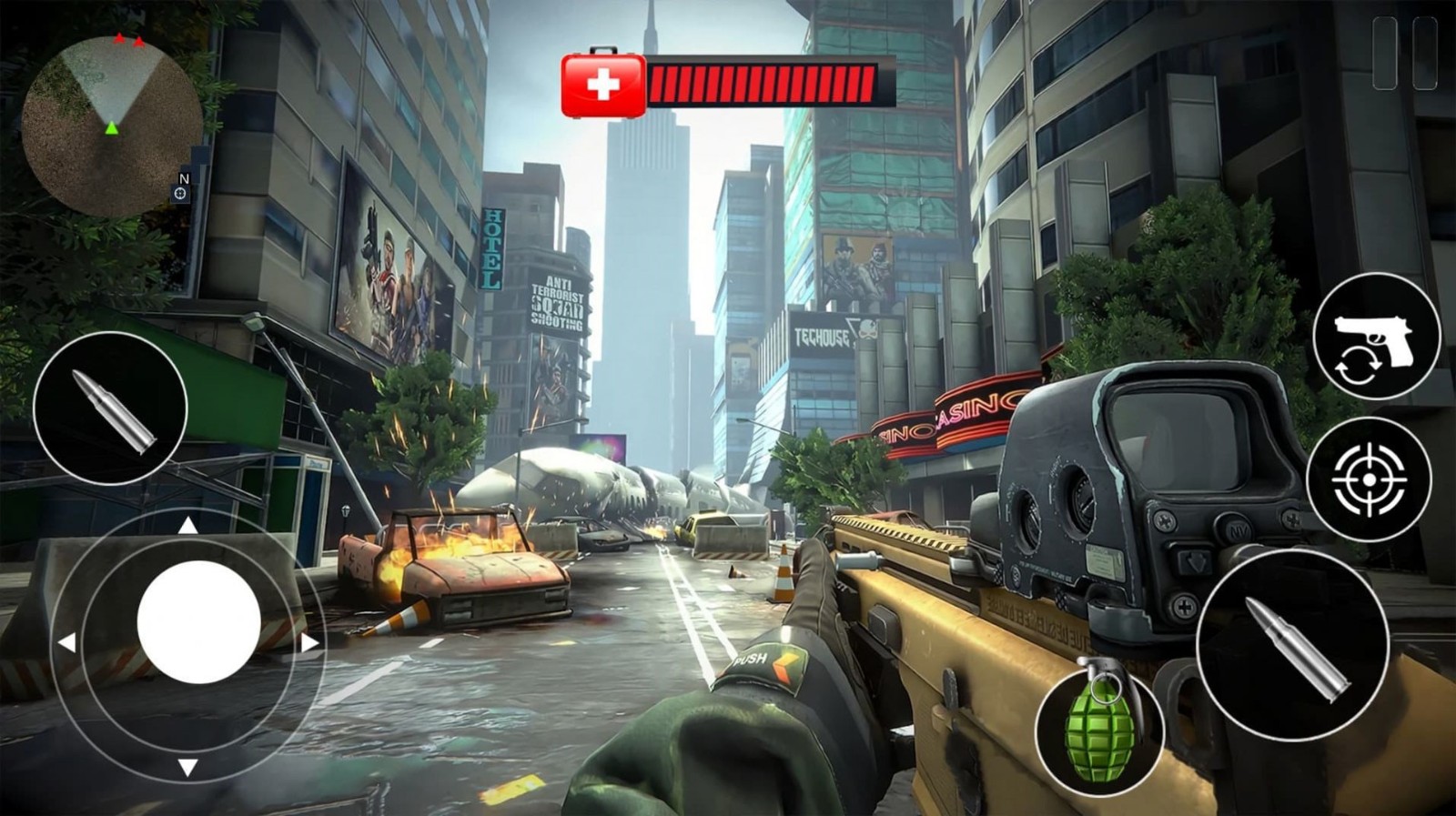Fire with the bullet button beside the grenade
1456x816 pixels.
(x=1292, y=645)
